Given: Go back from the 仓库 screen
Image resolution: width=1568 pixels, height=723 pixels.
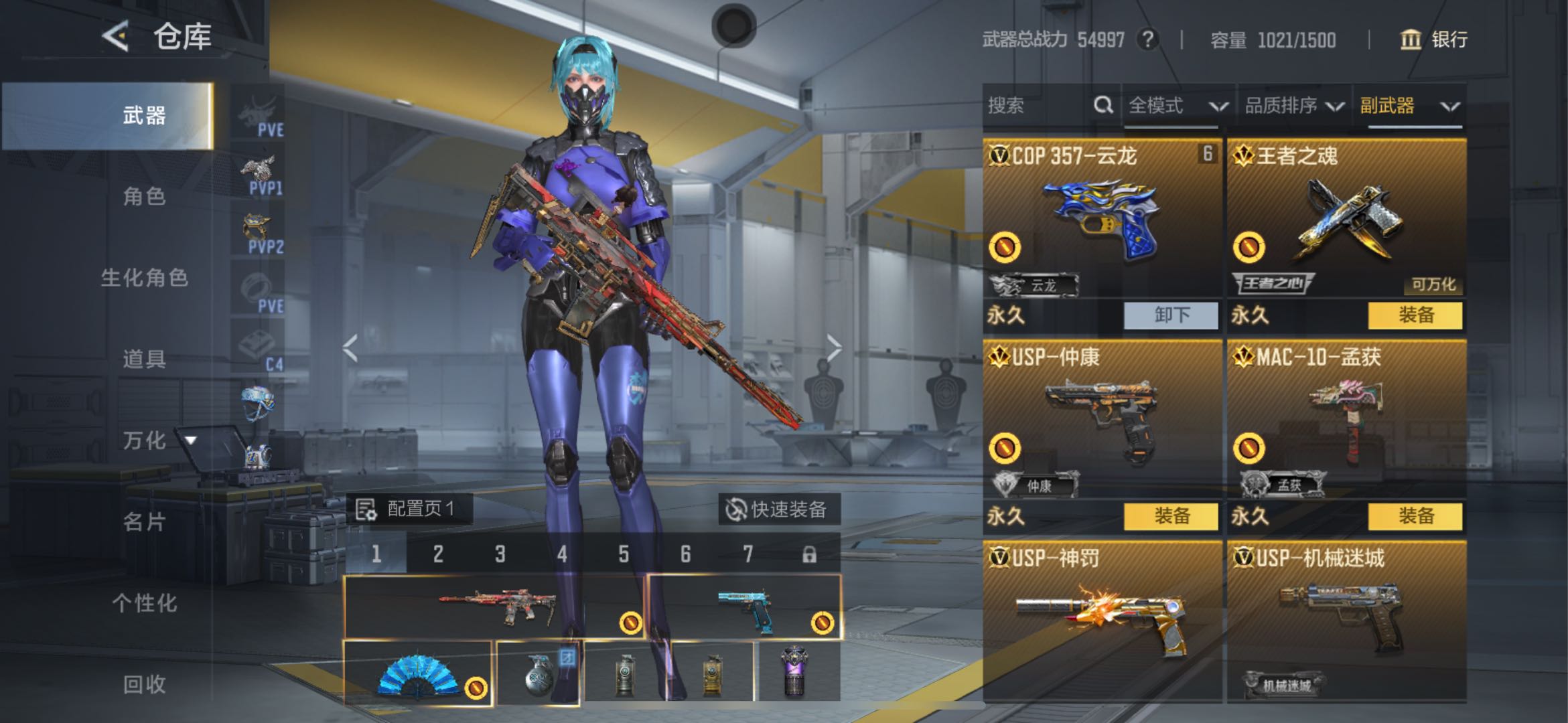Looking at the screenshot, I should pos(115,35).
